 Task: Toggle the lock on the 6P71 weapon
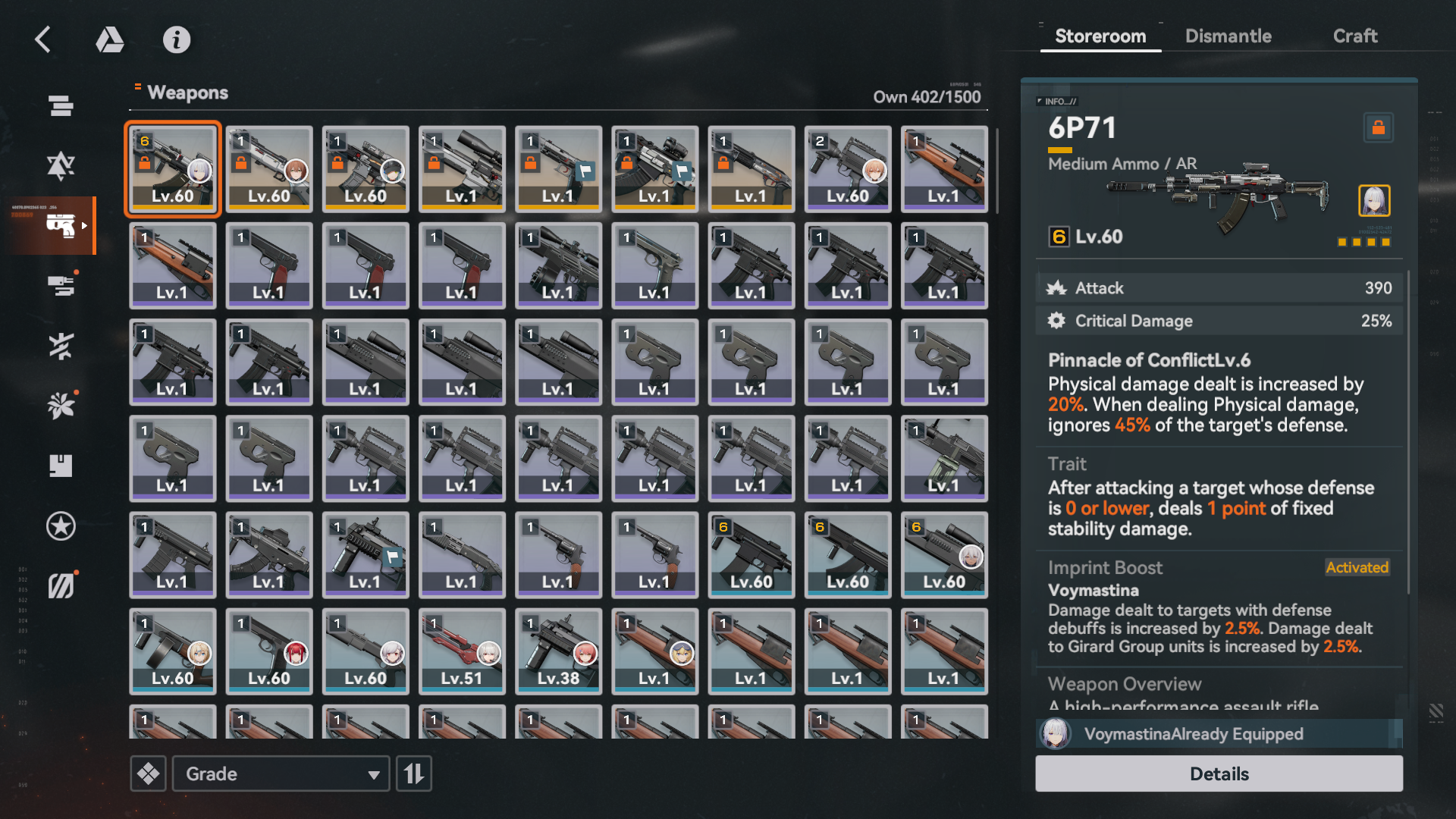1379,127
